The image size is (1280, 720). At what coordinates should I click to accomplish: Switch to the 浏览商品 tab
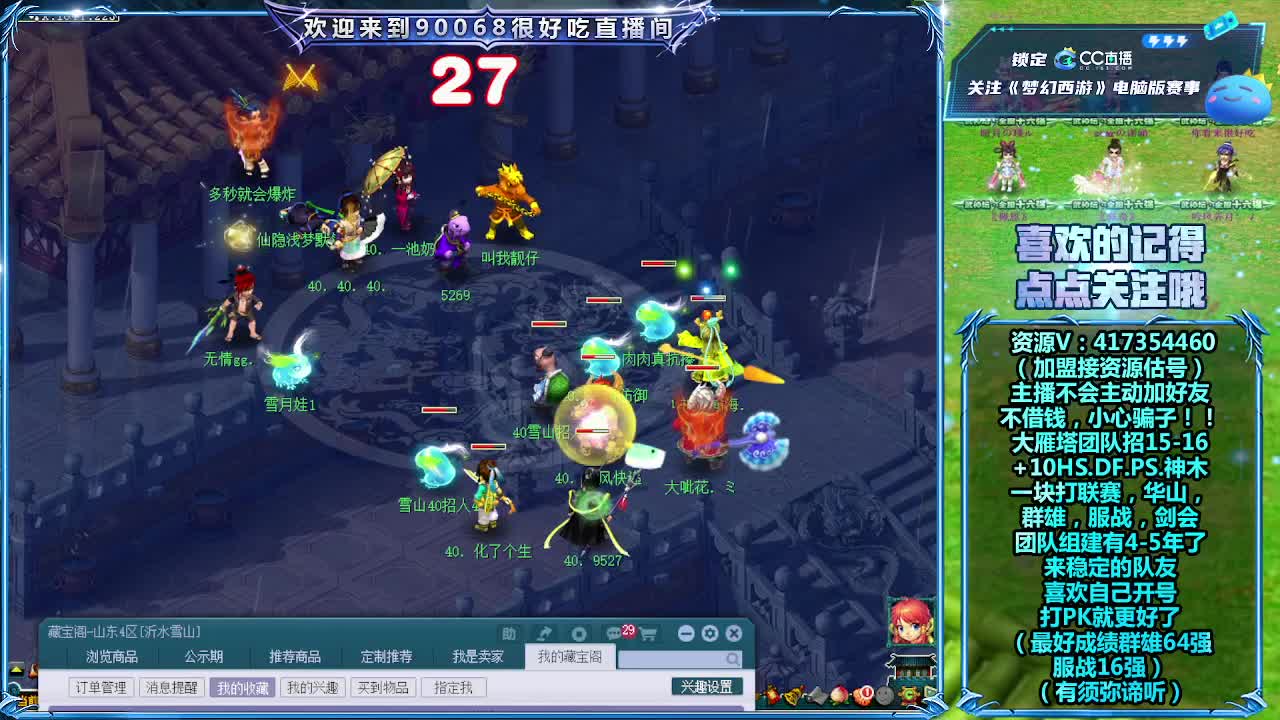pyautogui.click(x=113, y=656)
